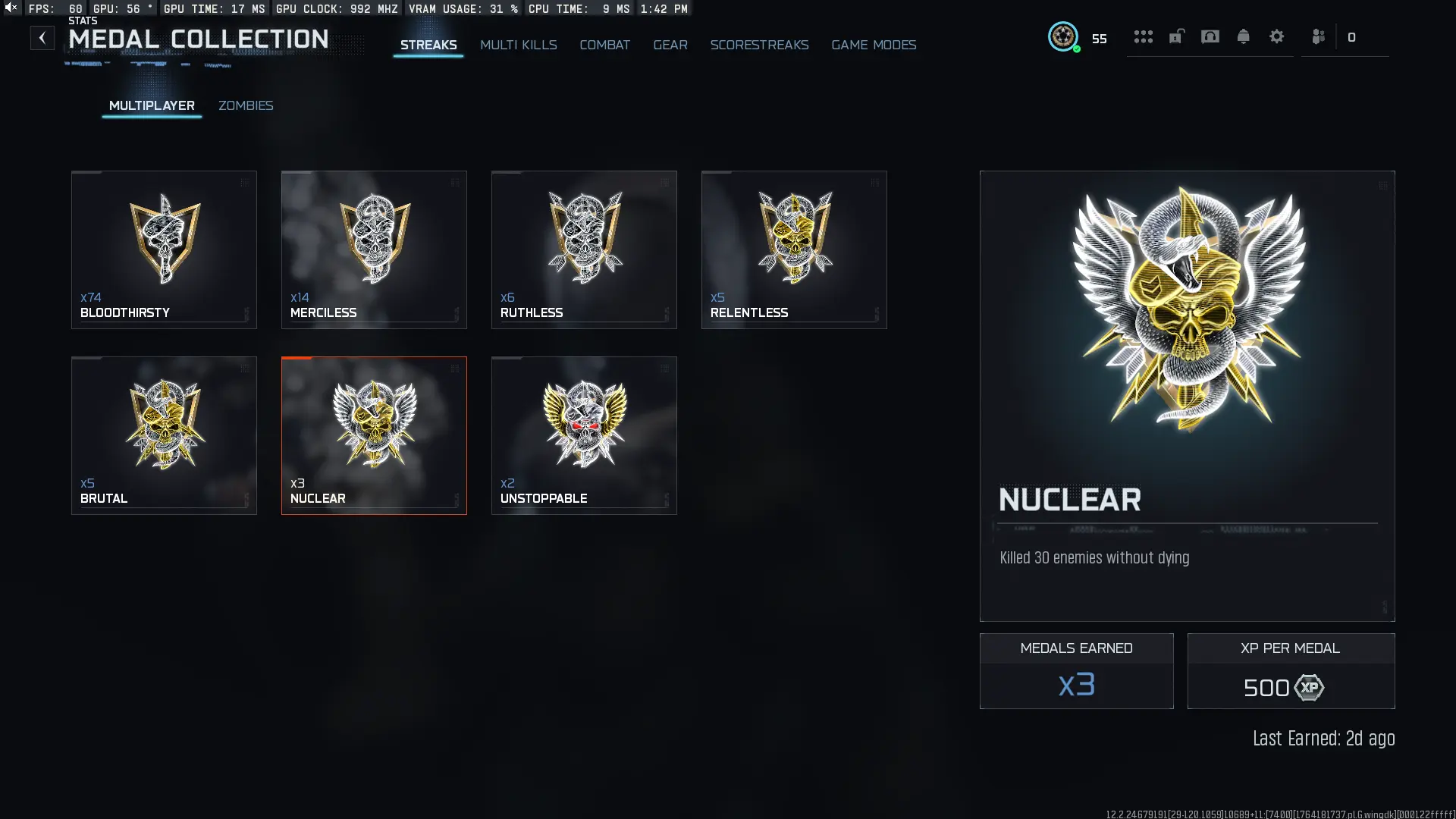1456x819 pixels.
Task: Open the social friends panel
Action: point(1319,36)
